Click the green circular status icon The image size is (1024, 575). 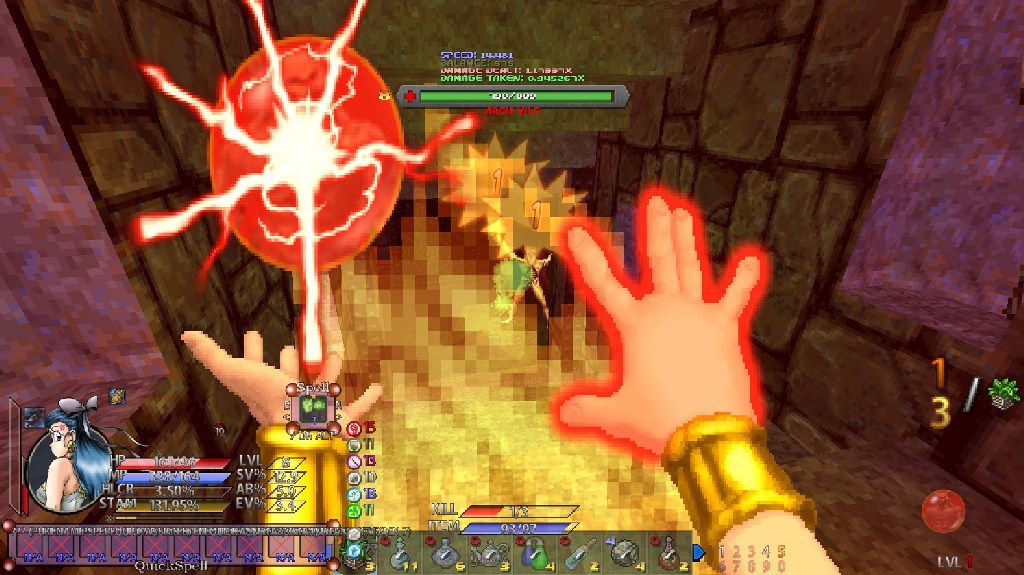354,510
